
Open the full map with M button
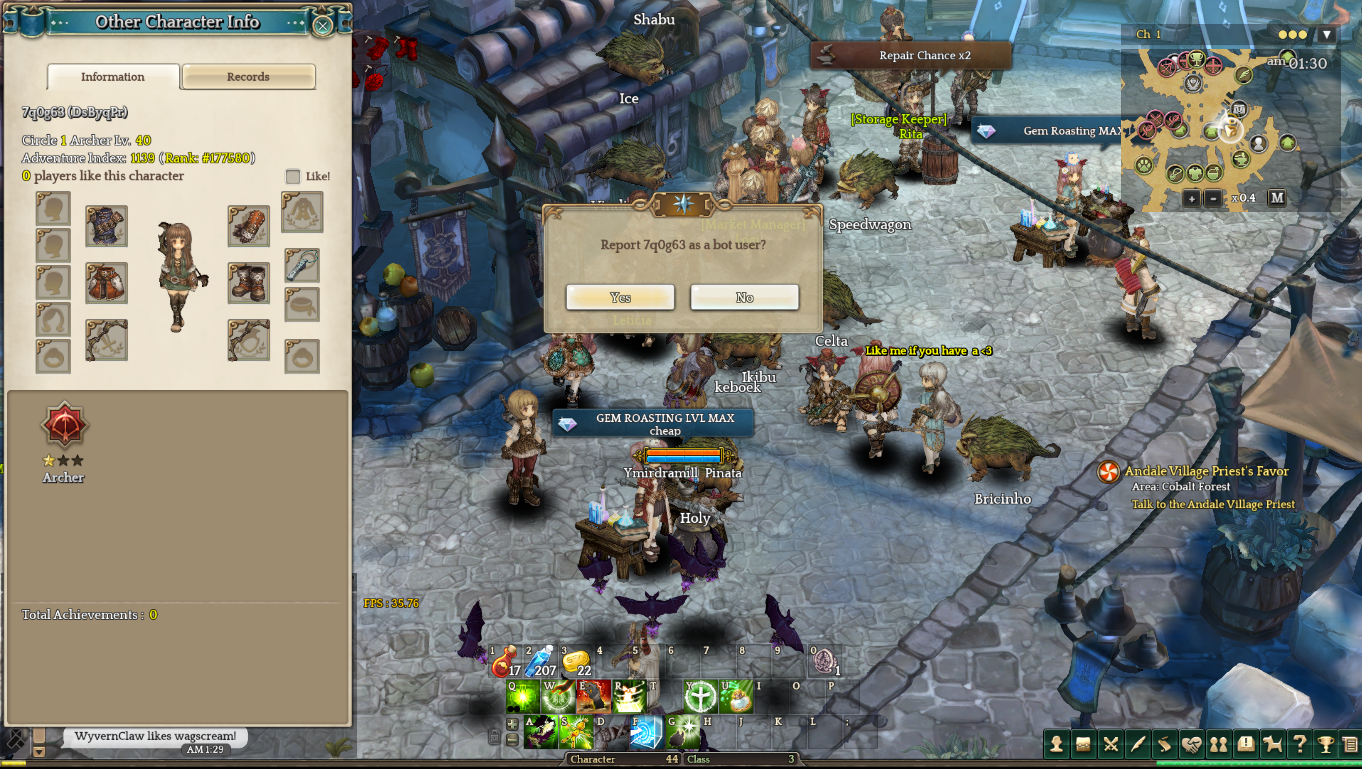click(1277, 198)
